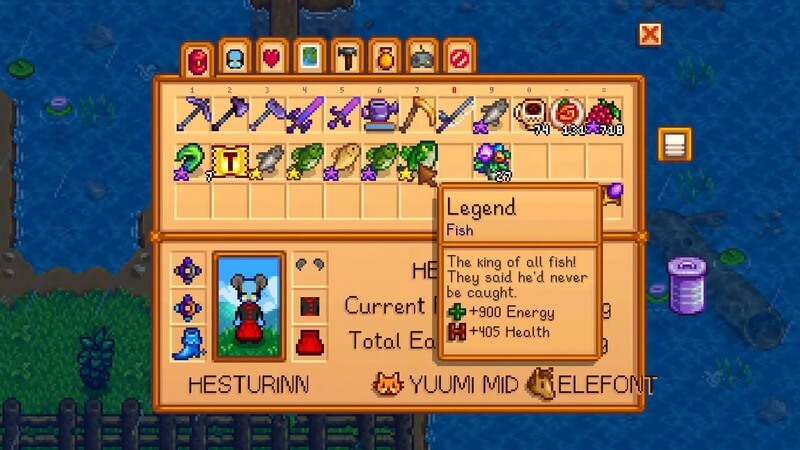Viewport: 800px width, 450px height.
Task: Pick the red berry stack of 718
Action: 605,115
